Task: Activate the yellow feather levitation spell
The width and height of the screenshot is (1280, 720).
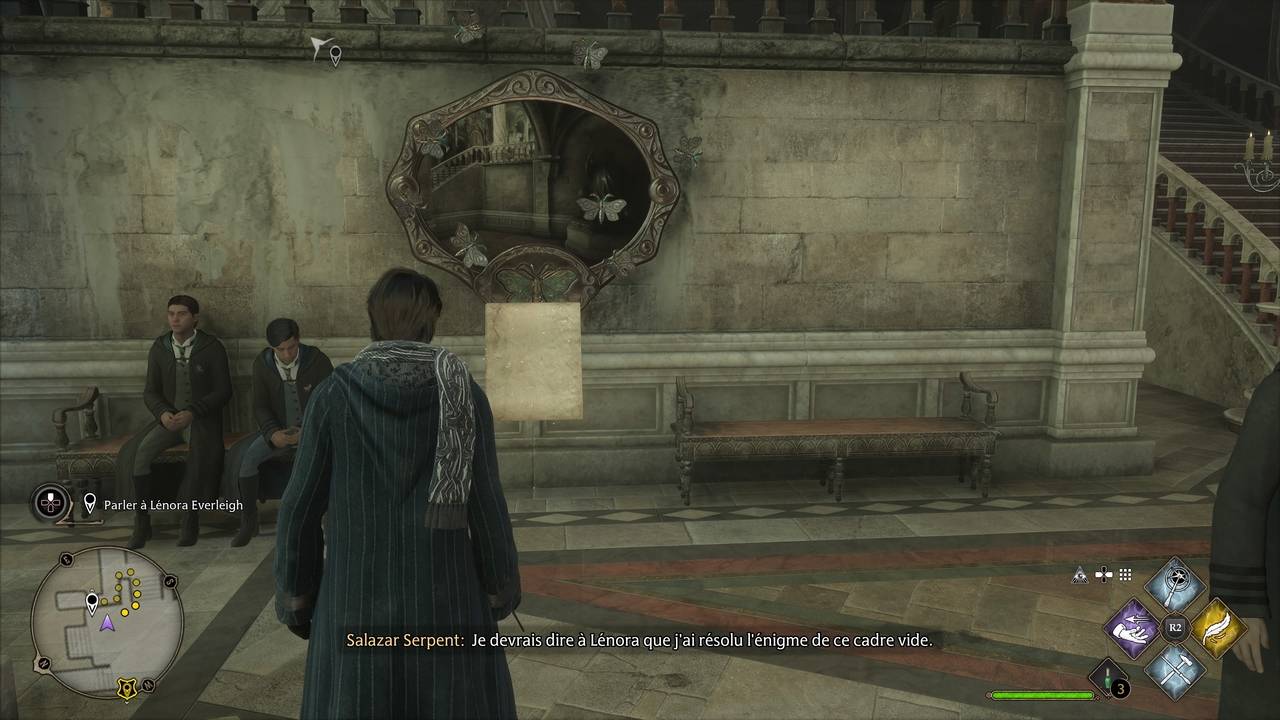Action: click(1216, 628)
